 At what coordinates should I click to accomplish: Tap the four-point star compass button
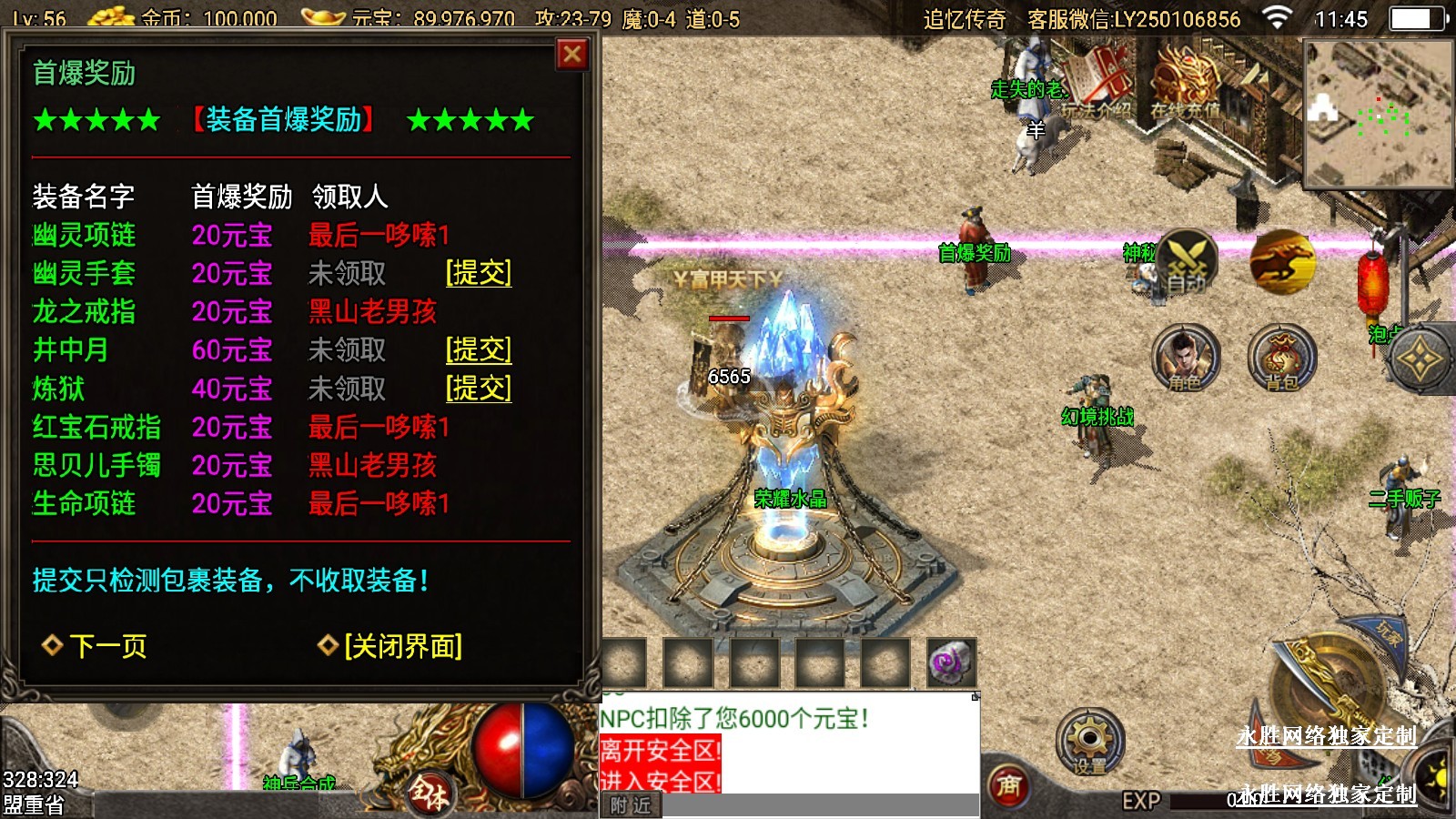click(x=1420, y=360)
